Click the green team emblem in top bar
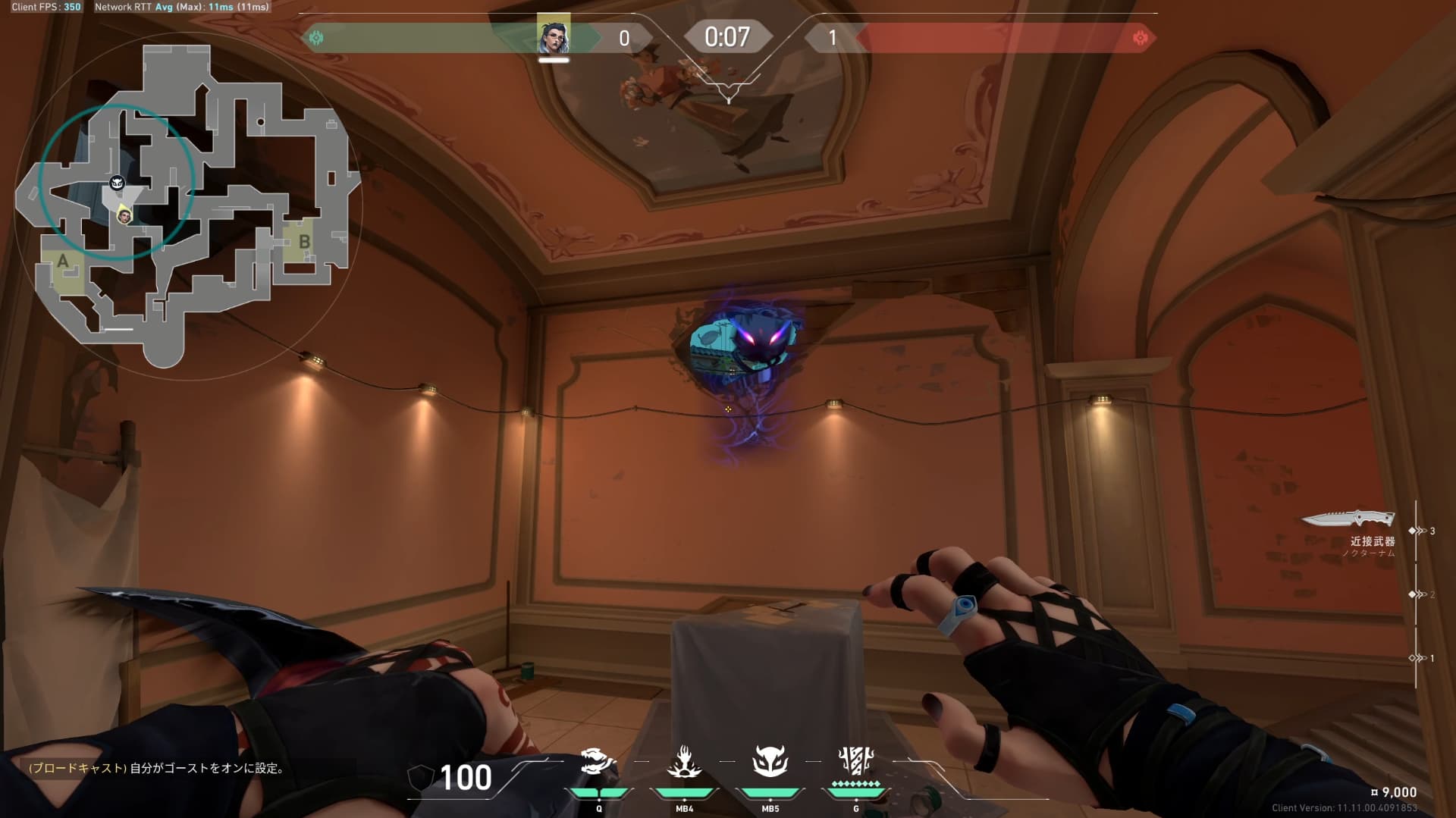Image resolution: width=1456 pixels, height=818 pixels. [x=316, y=38]
